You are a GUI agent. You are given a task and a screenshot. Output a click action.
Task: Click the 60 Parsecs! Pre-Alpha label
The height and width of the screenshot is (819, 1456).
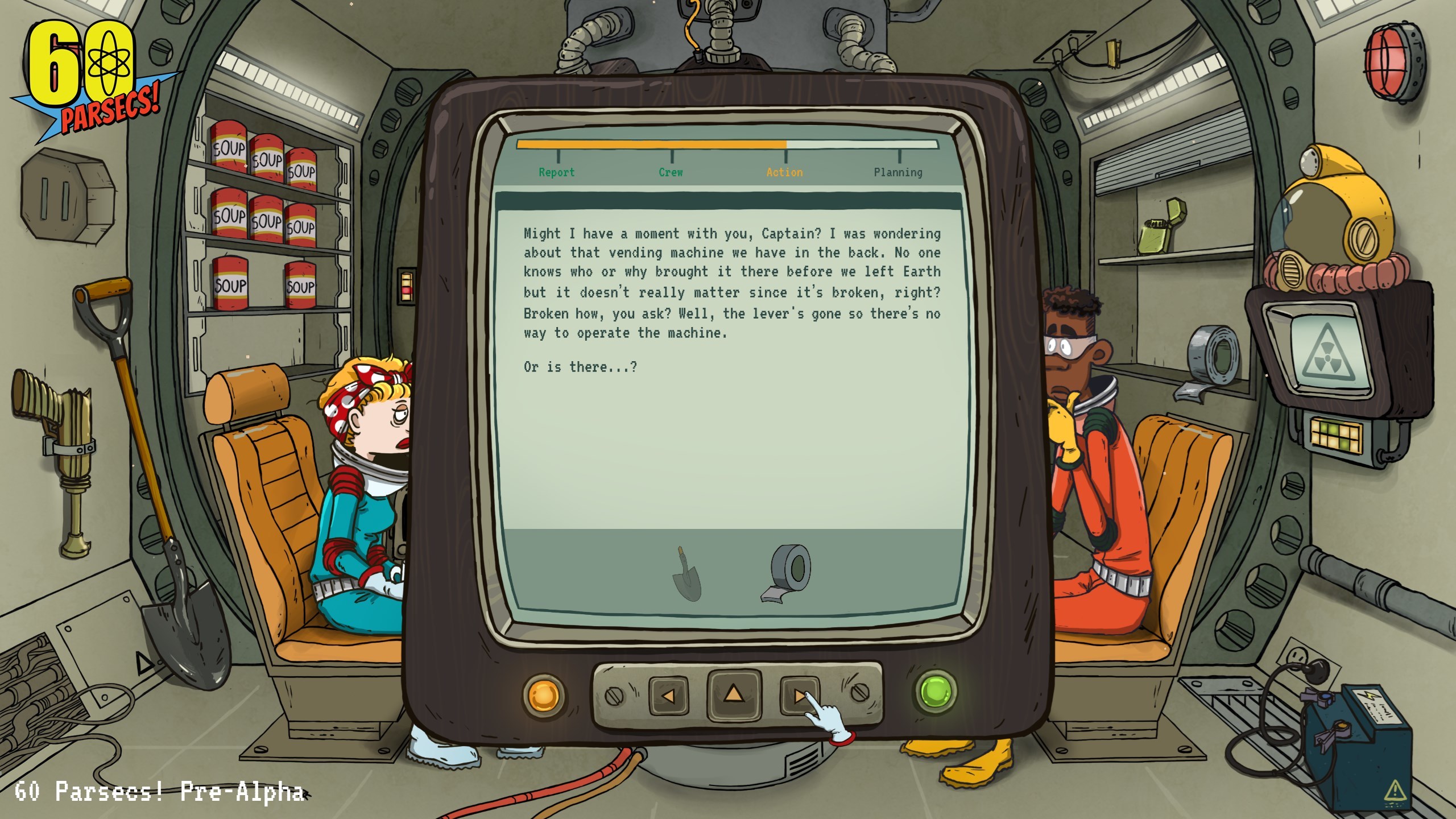pos(152,792)
